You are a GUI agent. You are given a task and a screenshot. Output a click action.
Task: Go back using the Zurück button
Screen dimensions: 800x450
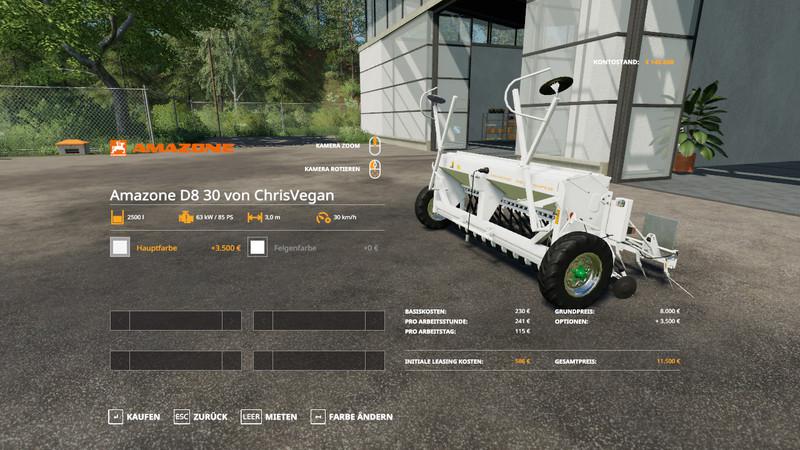click(x=201, y=416)
